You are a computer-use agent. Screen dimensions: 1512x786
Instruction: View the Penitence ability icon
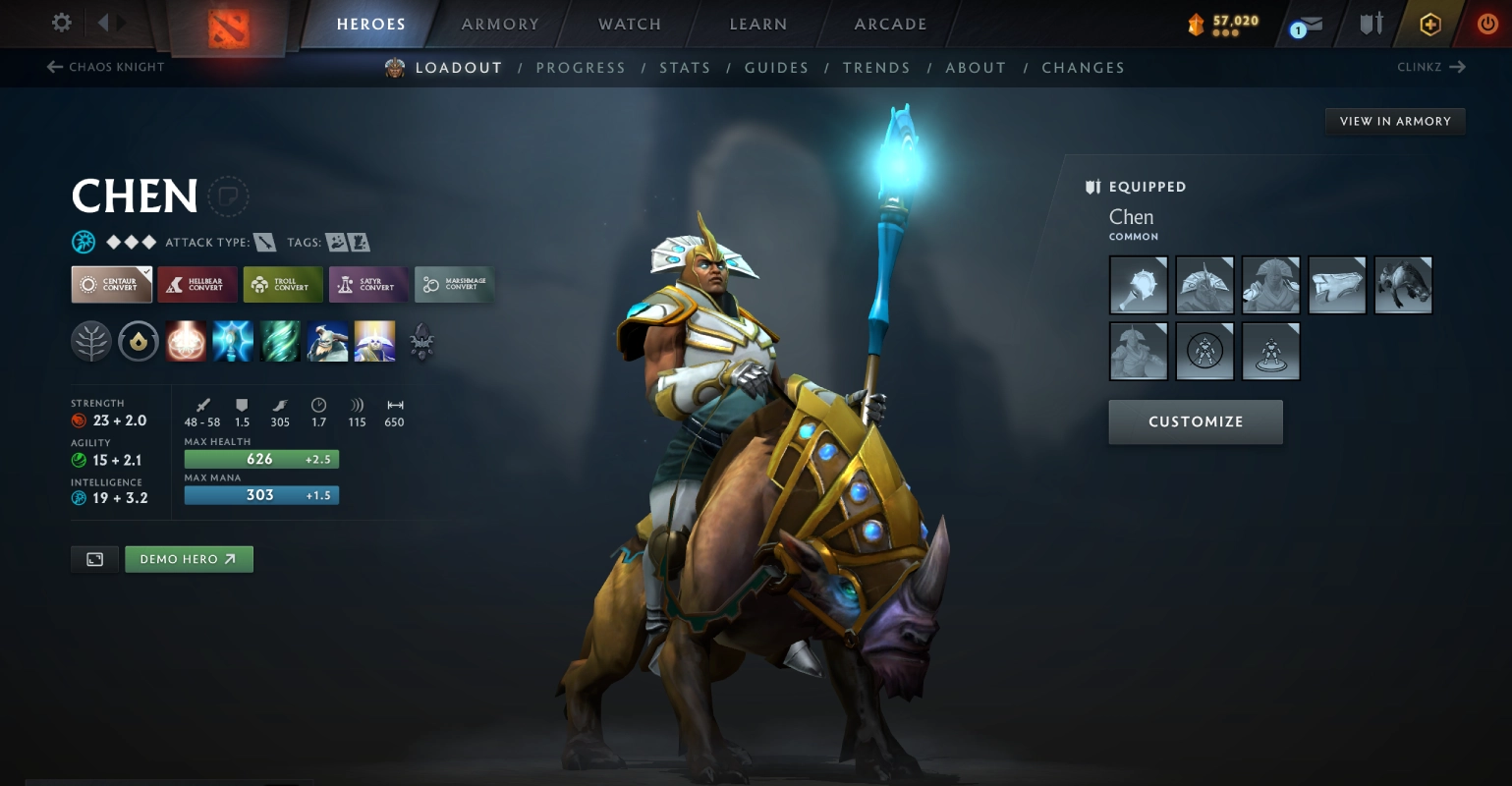(186, 341)
